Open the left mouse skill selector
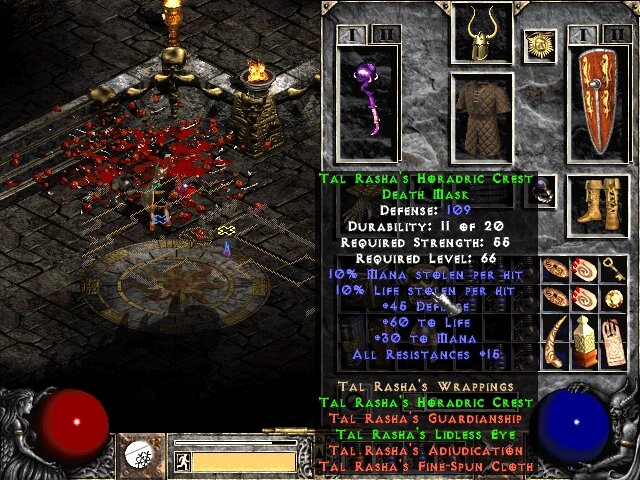640x480 pixels. point(137,456)
